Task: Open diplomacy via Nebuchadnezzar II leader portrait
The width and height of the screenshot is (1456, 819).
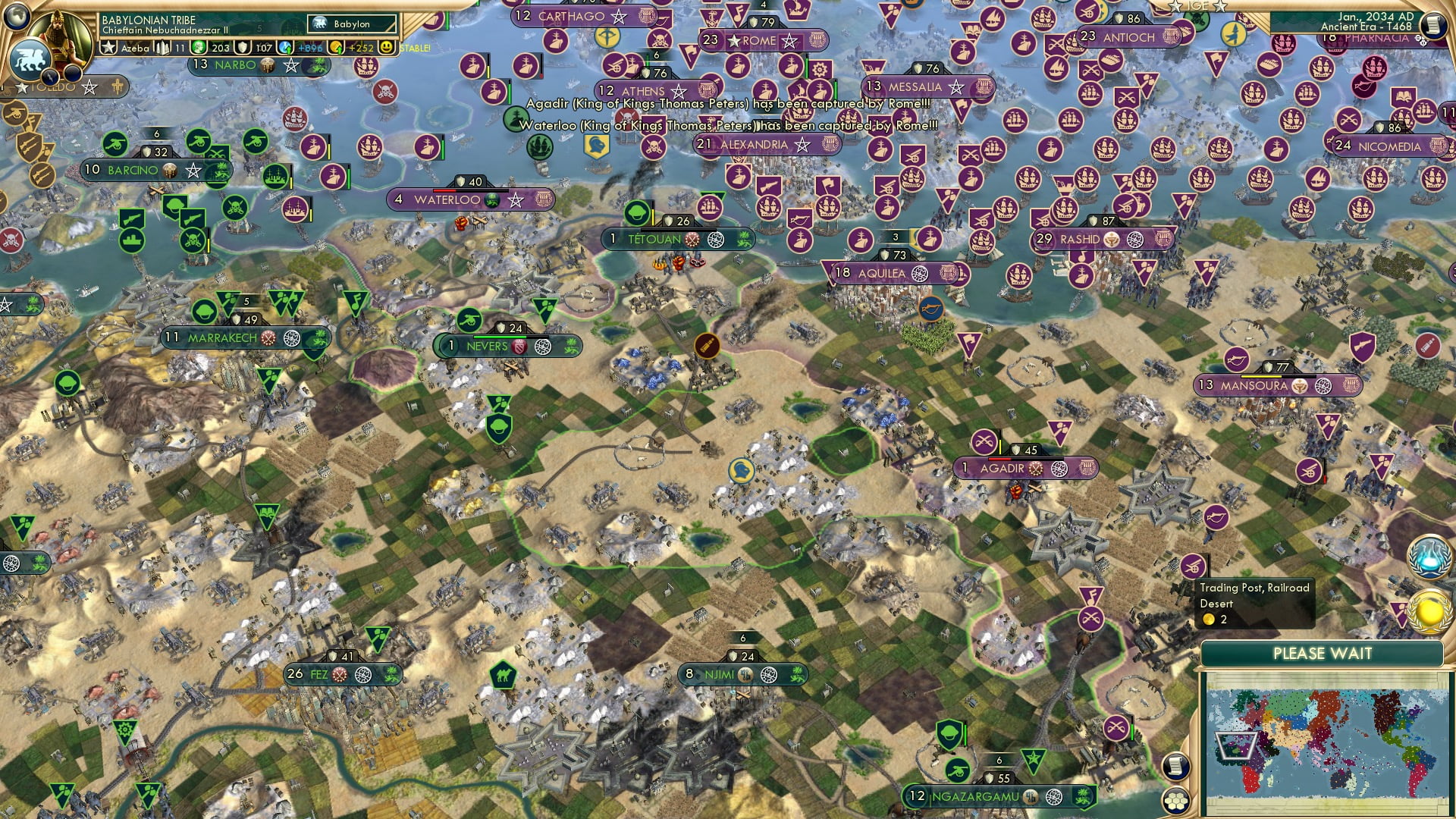Action: 61,34
